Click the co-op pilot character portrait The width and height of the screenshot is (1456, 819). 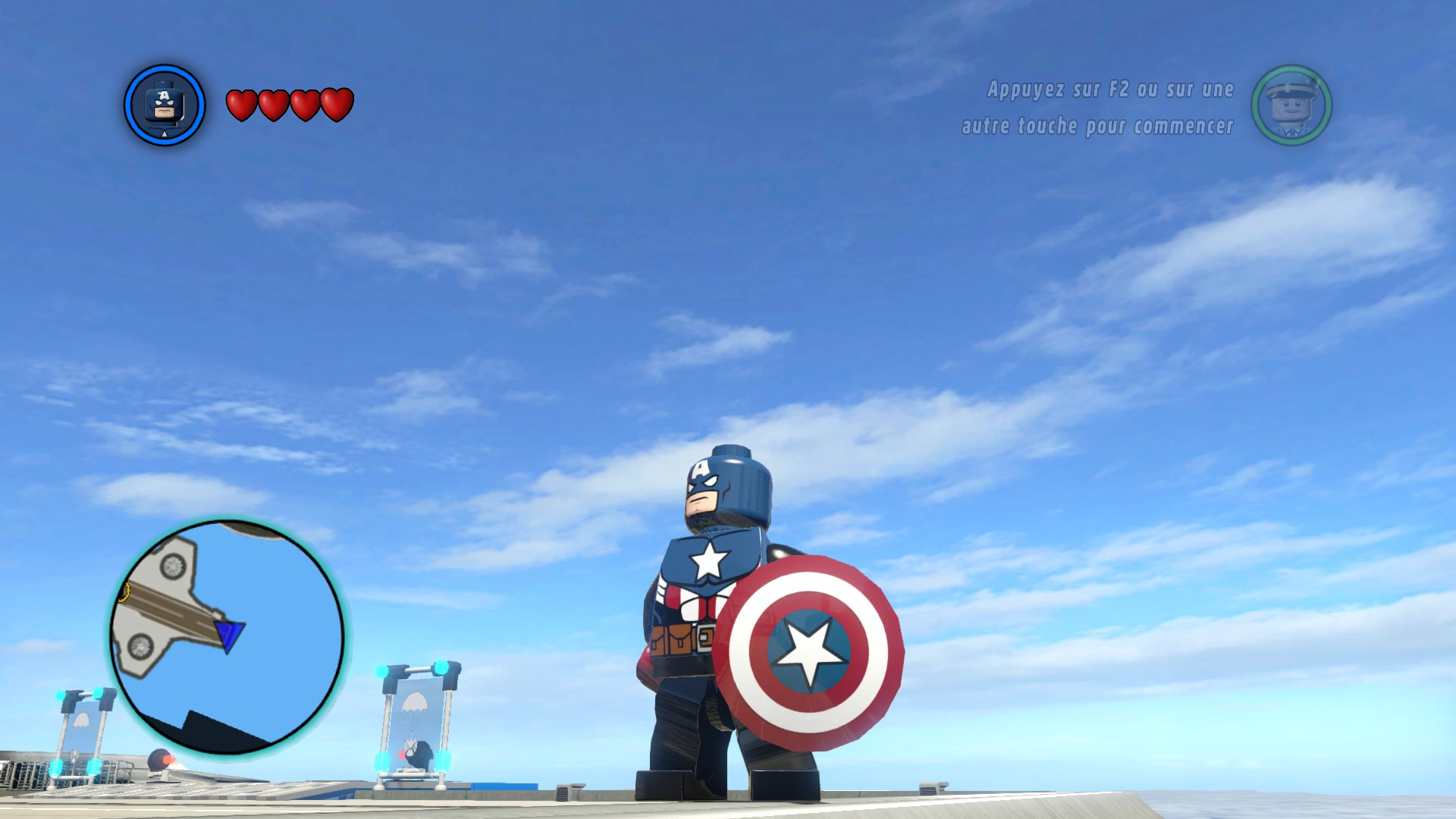1291,106
